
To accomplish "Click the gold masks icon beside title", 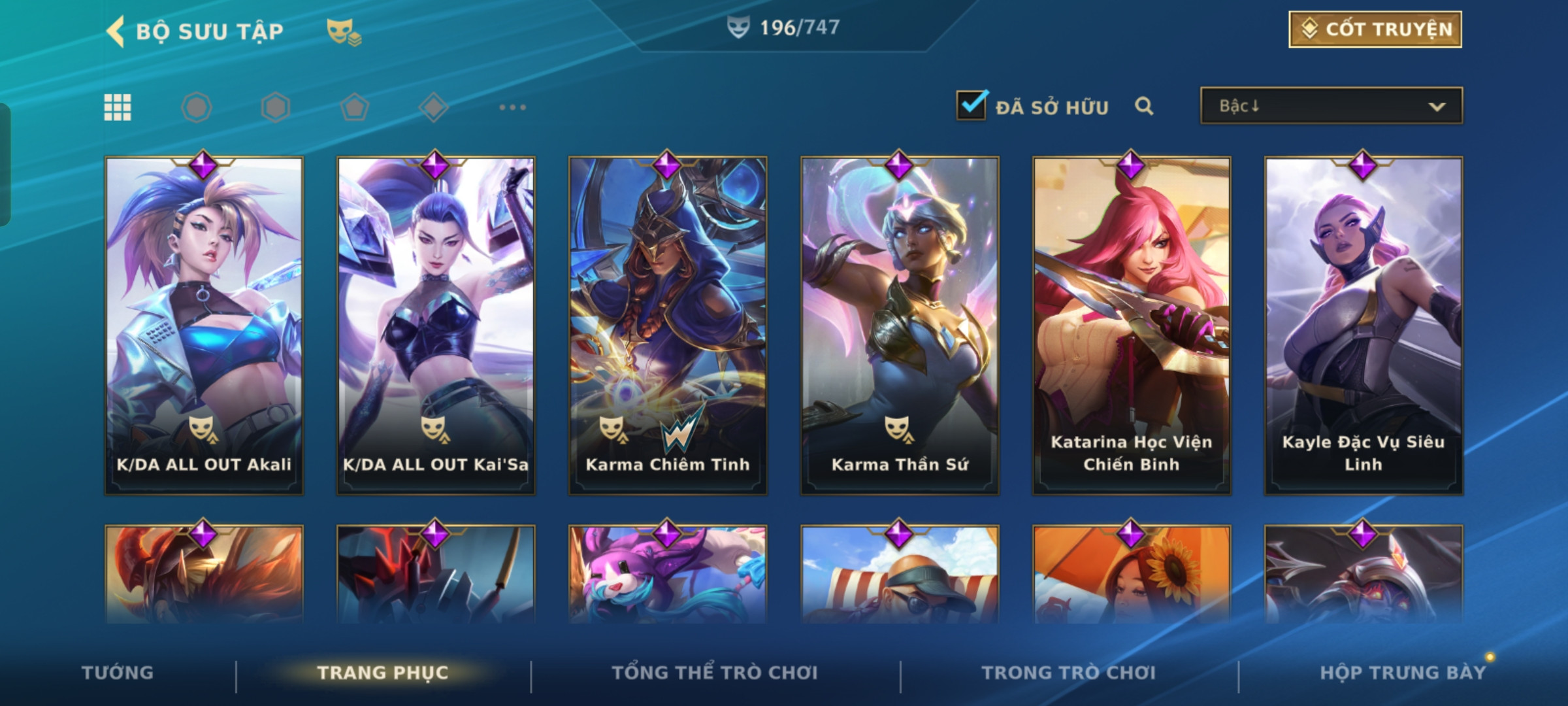I will (x=344, y=31).
